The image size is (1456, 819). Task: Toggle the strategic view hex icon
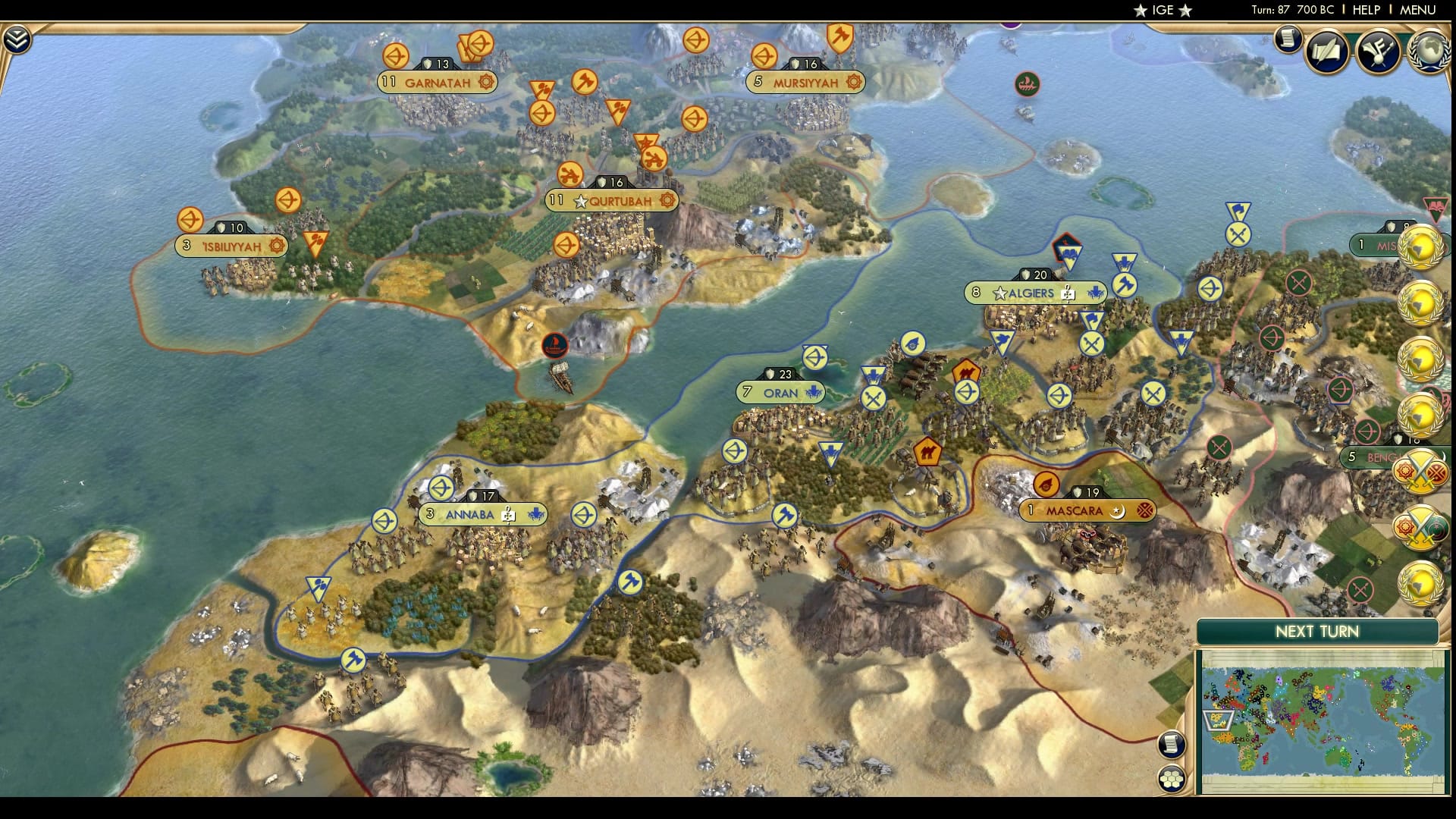point(1171,778)
